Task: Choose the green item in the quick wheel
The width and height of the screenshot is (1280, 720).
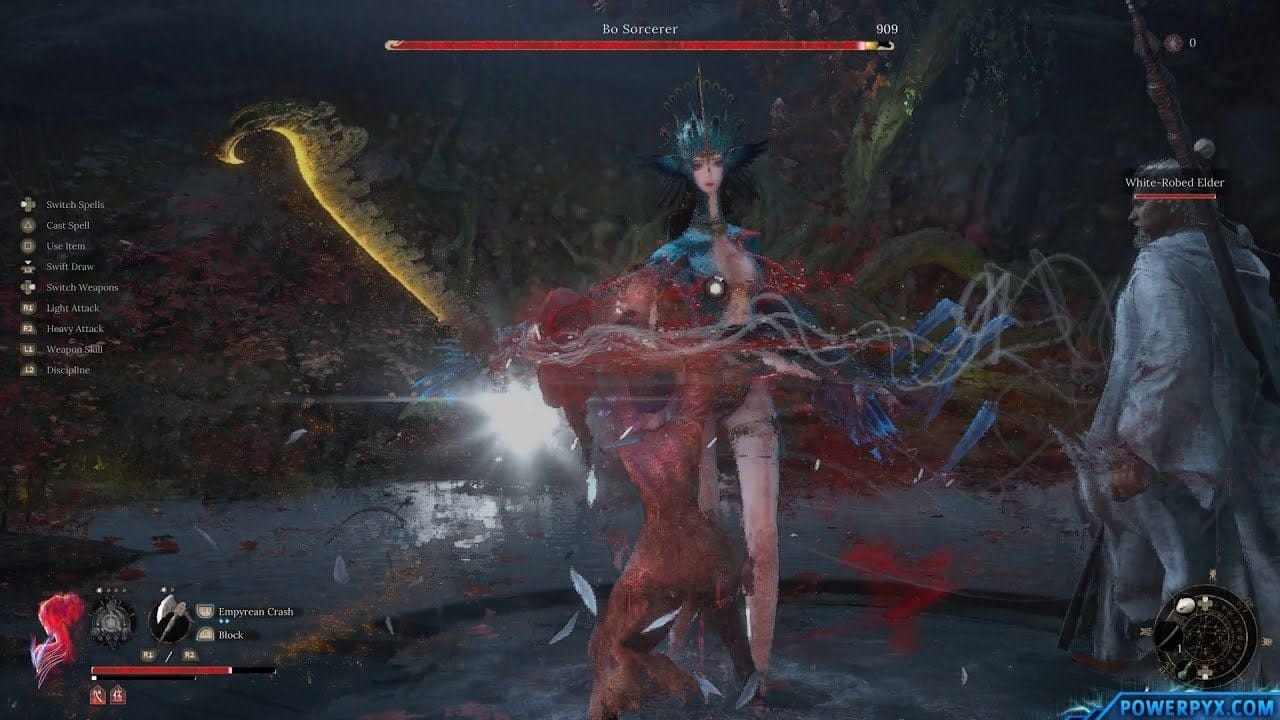Action: click(x=1183, y=672)
